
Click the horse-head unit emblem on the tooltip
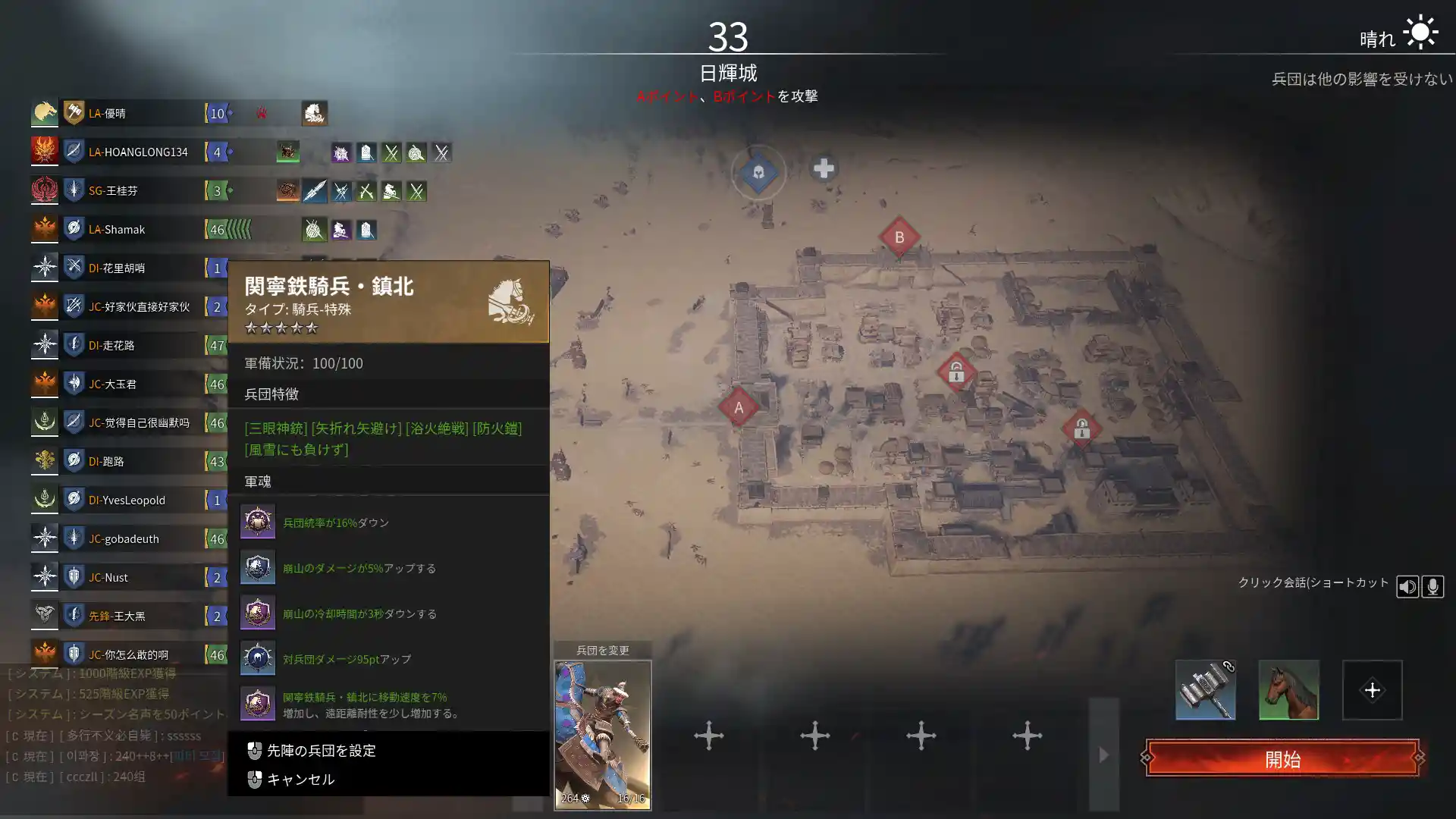(510, 300)
